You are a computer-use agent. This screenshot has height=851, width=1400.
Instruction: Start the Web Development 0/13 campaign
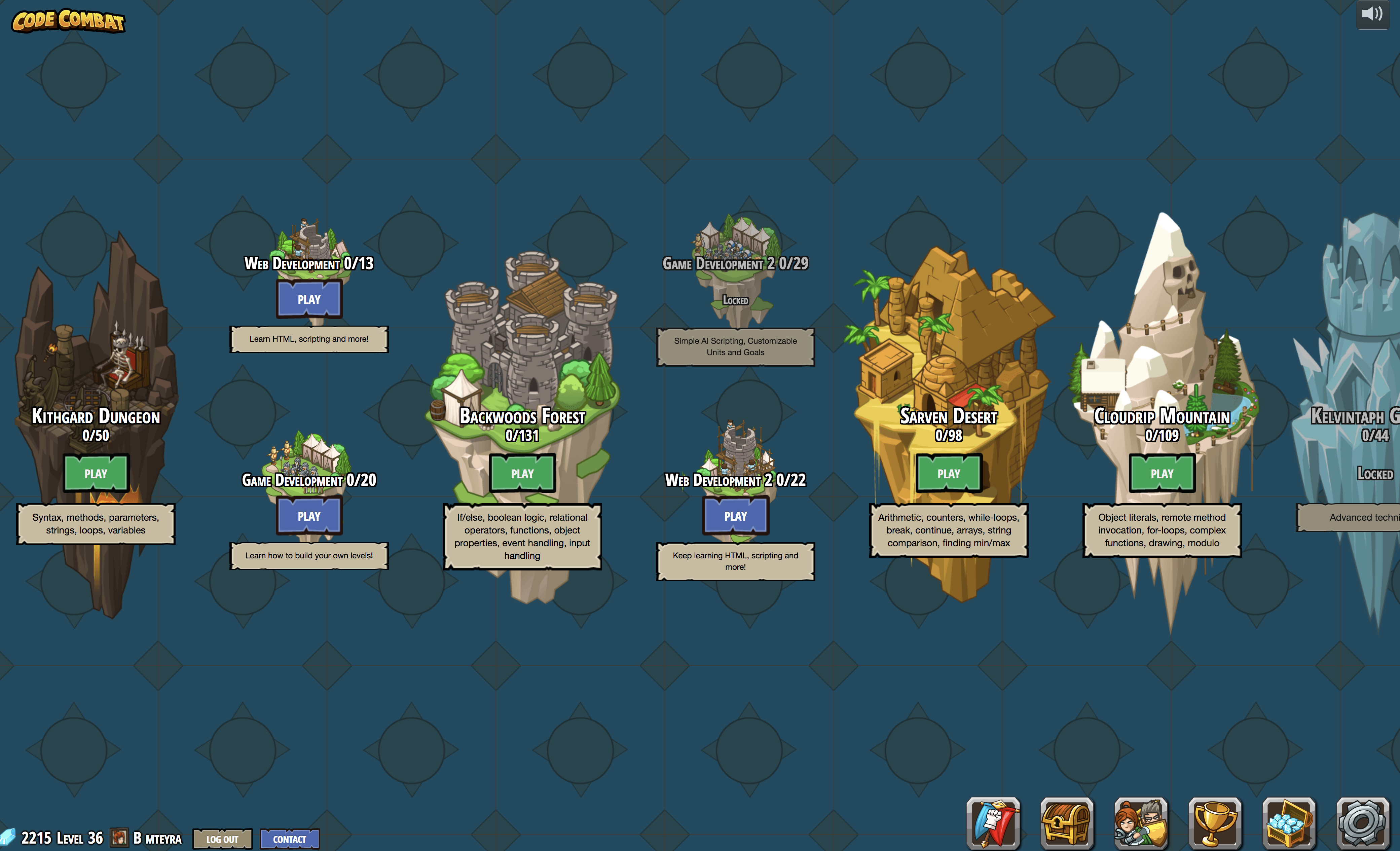(x=309, y=299)
